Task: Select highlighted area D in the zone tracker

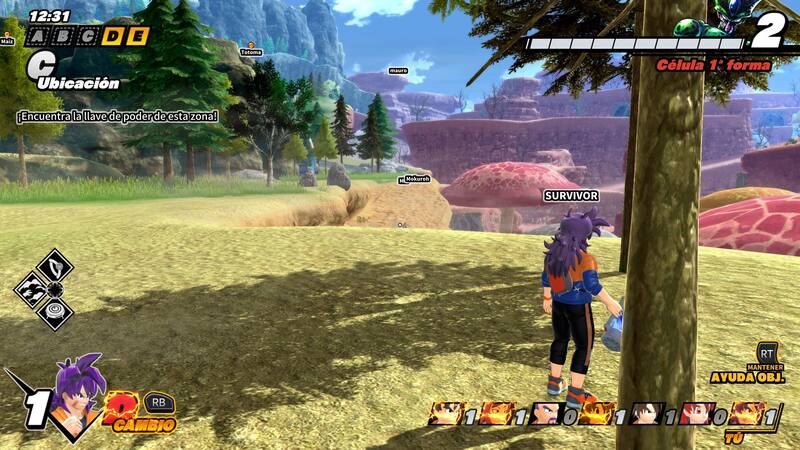Action: pos(113,37)
